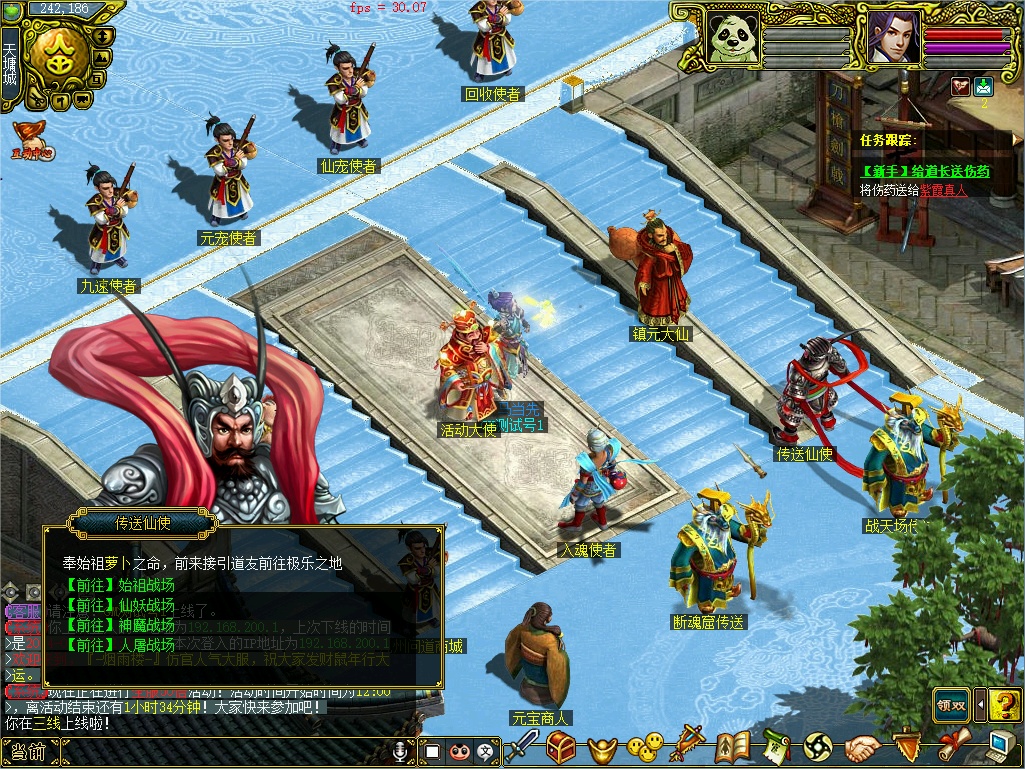Open the gold ingot shop icon
This screenshot has width=1025, height=769.
click(x=602, y=747)
